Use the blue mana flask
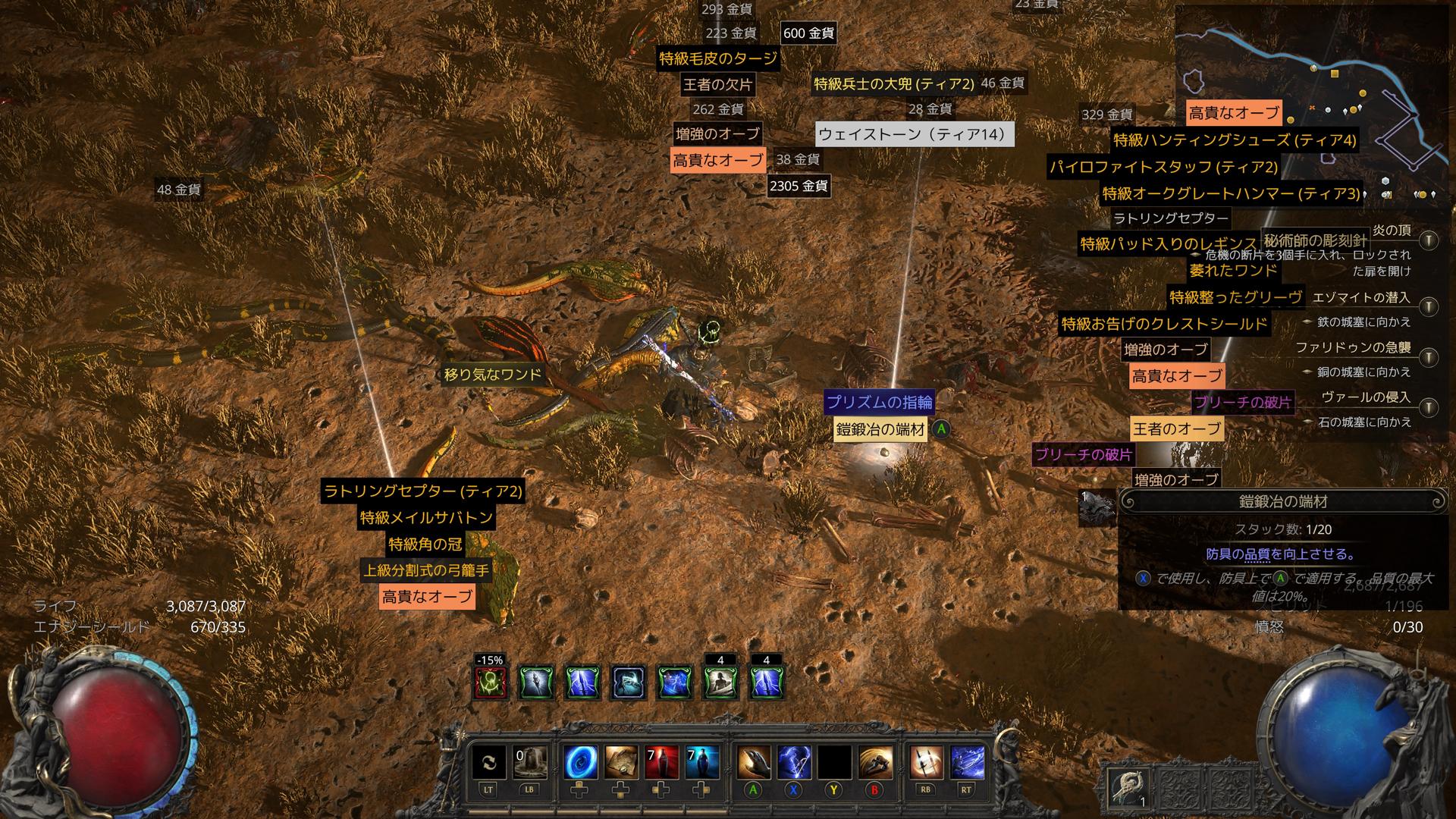The height and width of the screenshot is (819, 1456). [x=702, y=762]
